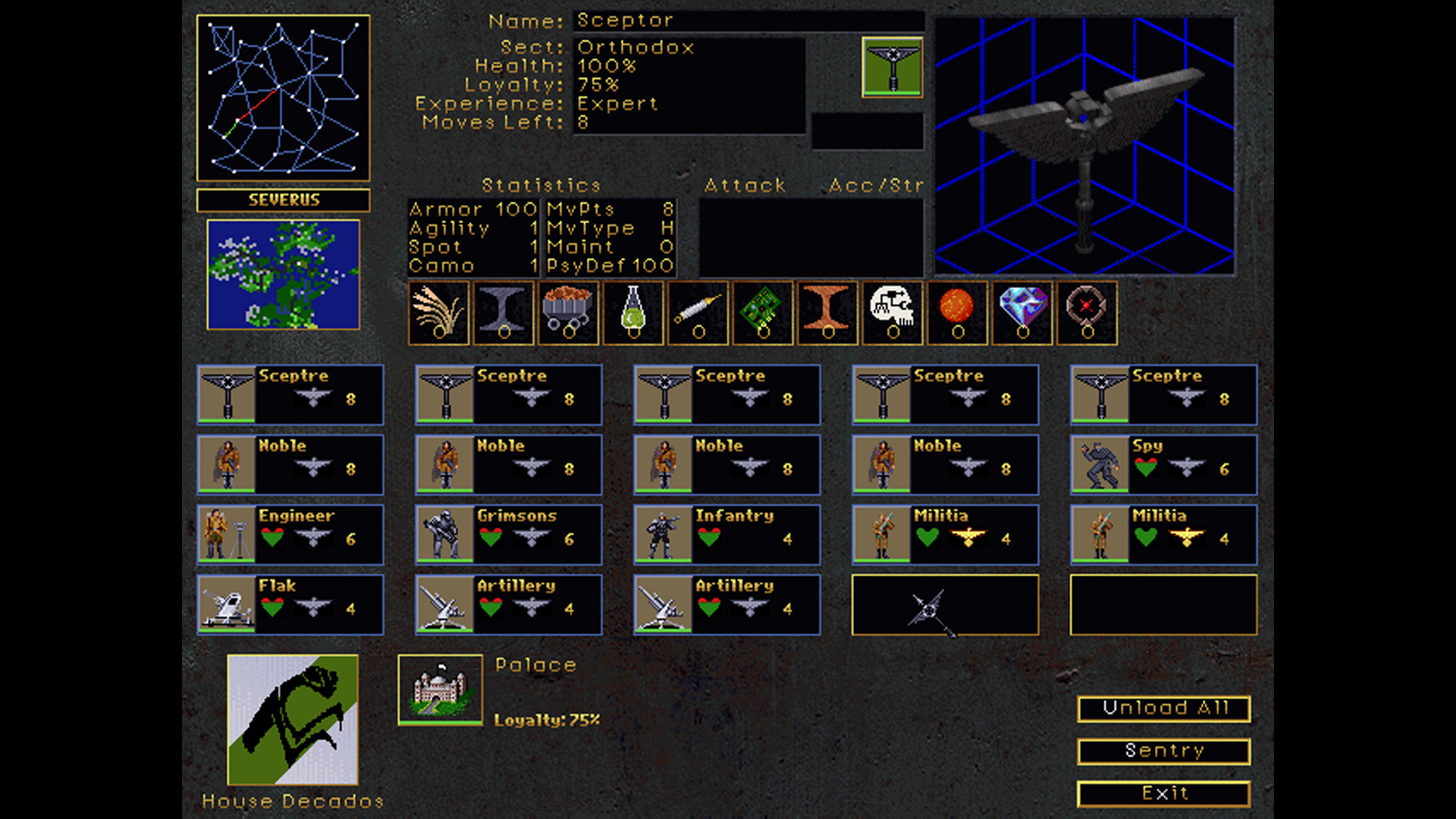Image resolution: width=1456 pixels, height=819 pixels.
Task: Select the orange sphere resource icon
Action: (x=957, y=312)
